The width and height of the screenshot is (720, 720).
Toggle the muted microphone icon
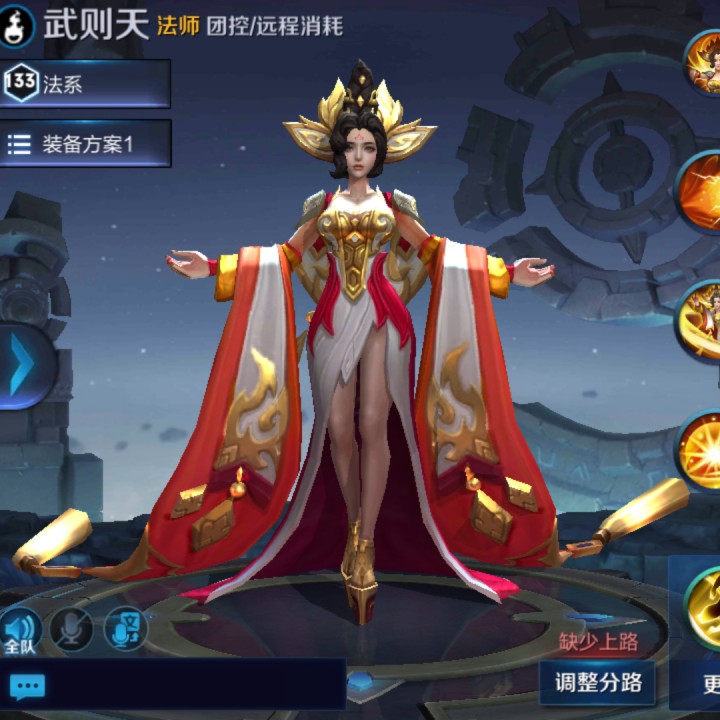[x=72, y=629]
